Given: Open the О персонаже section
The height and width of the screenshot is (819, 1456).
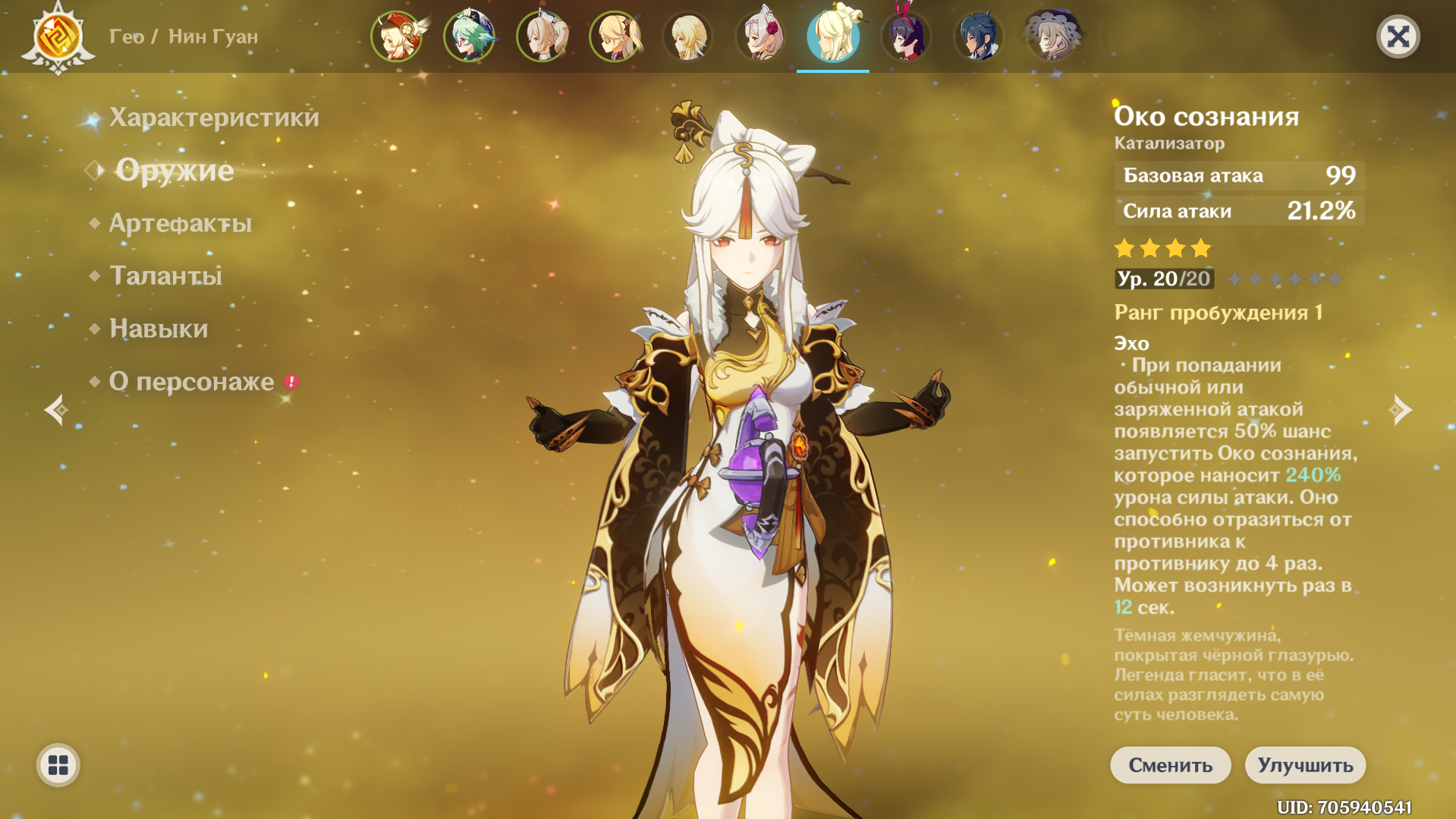Looking at the screenshot, I should 192,381.
